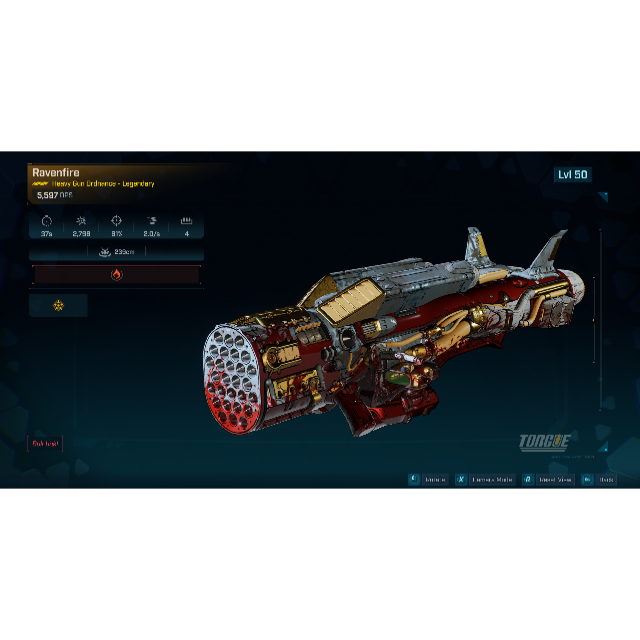This screenshot has height=640, width=640.
Task: Choose the Reset View option
Action: [x=548, y=480]
